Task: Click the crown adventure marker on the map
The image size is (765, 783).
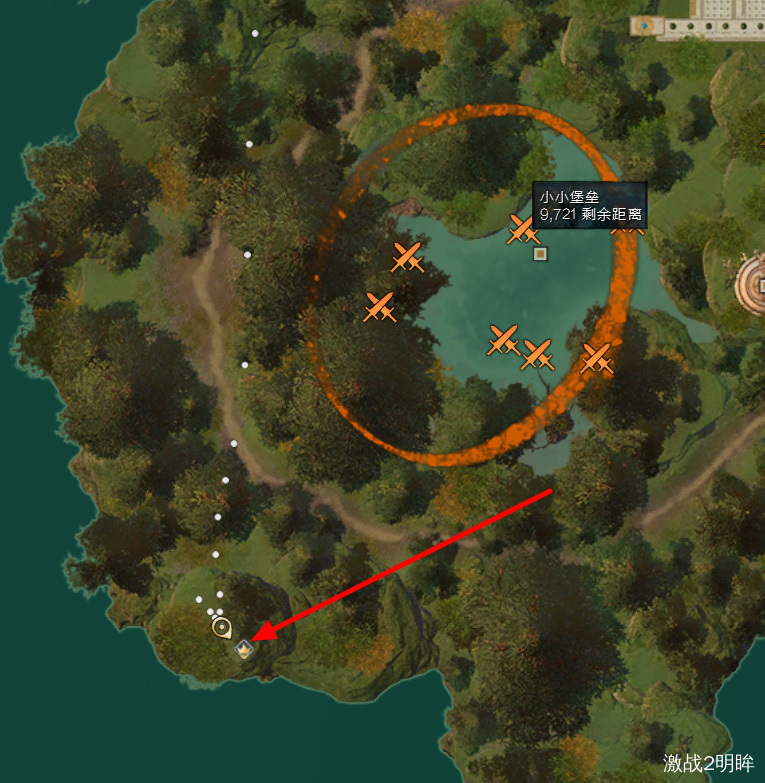Action: pos(244,650)
